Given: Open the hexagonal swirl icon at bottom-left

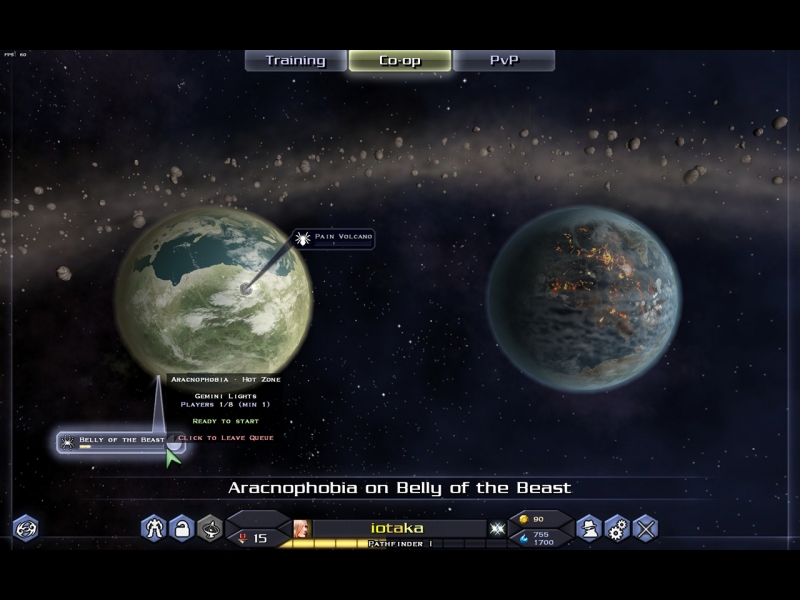Looking at the screenshot, I should 25,528.
